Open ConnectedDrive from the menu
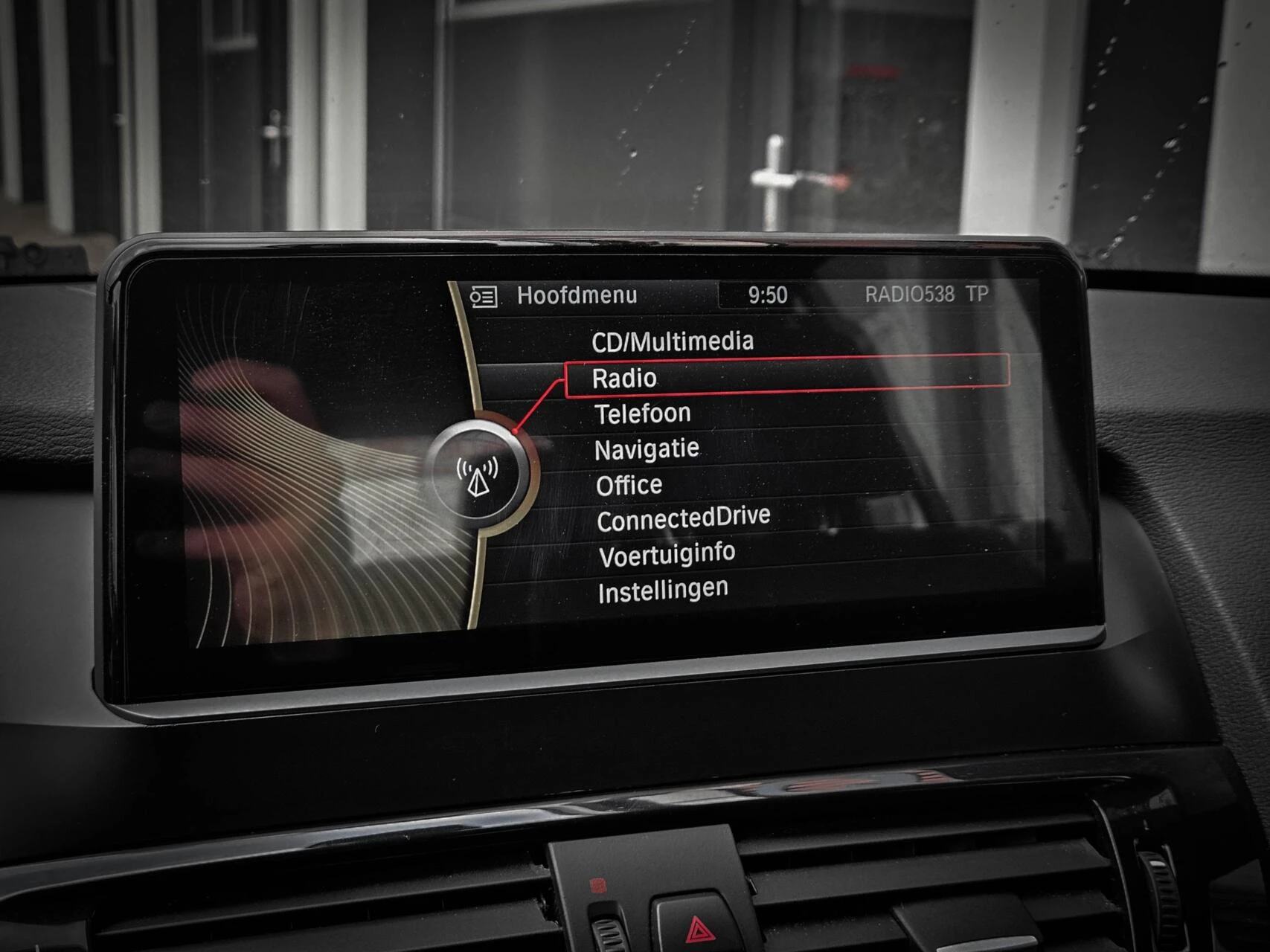 click(x=683, y=518)
